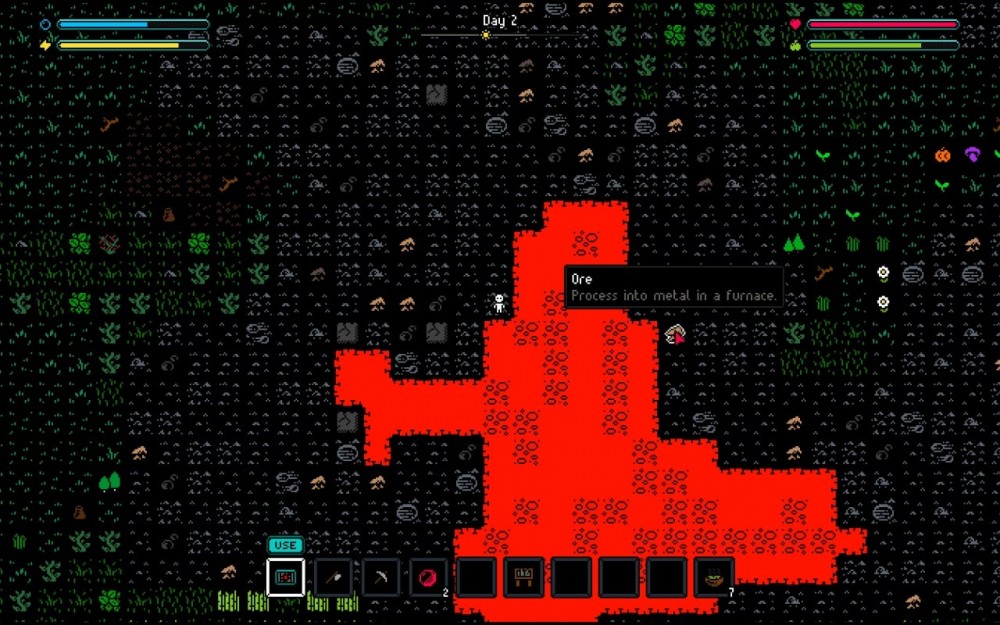Select the green bowl item slot
Viewport: 1000px width, 625px height.
714,577
